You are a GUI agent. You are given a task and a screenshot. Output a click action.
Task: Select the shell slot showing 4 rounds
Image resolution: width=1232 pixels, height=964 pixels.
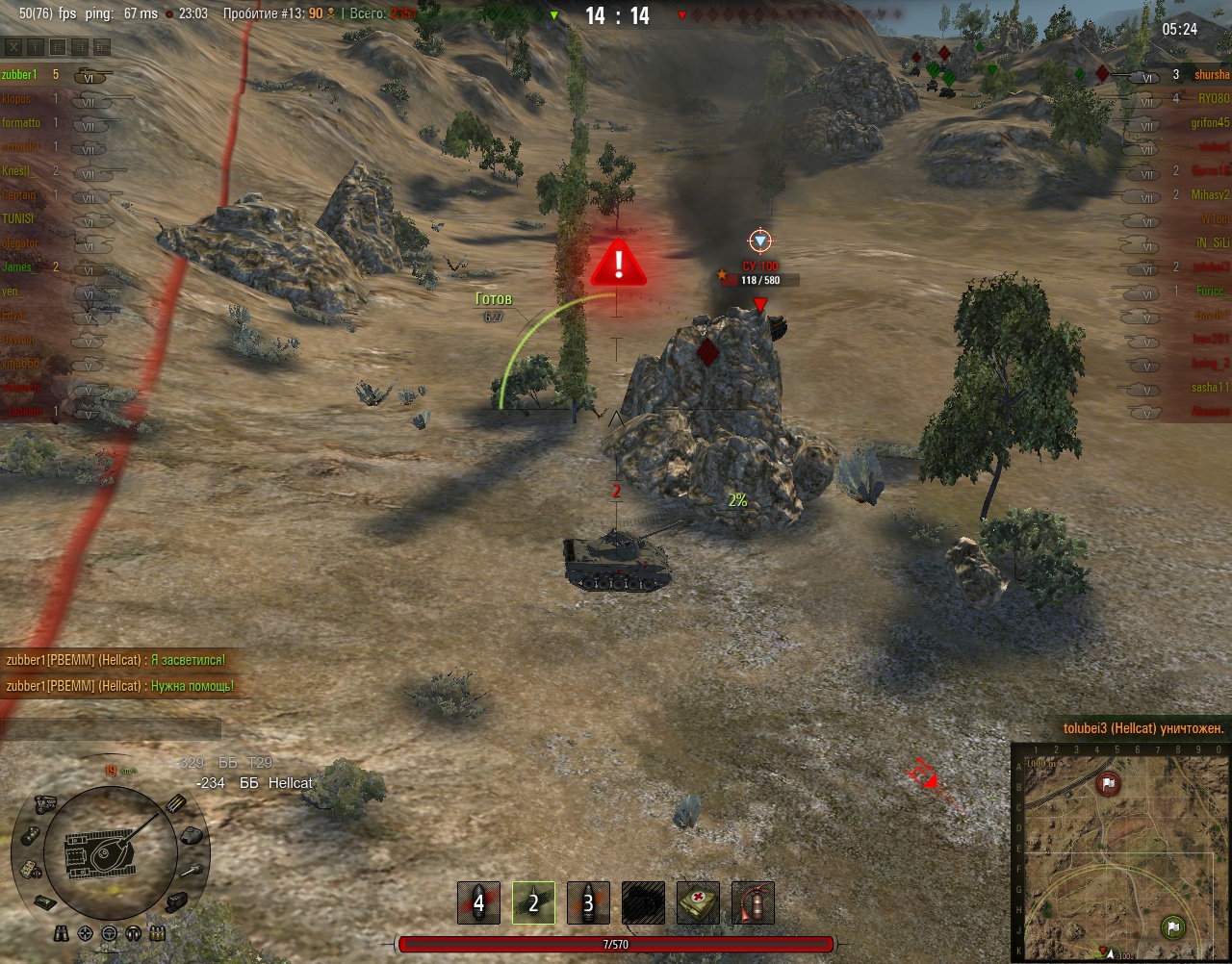[478, 903]
